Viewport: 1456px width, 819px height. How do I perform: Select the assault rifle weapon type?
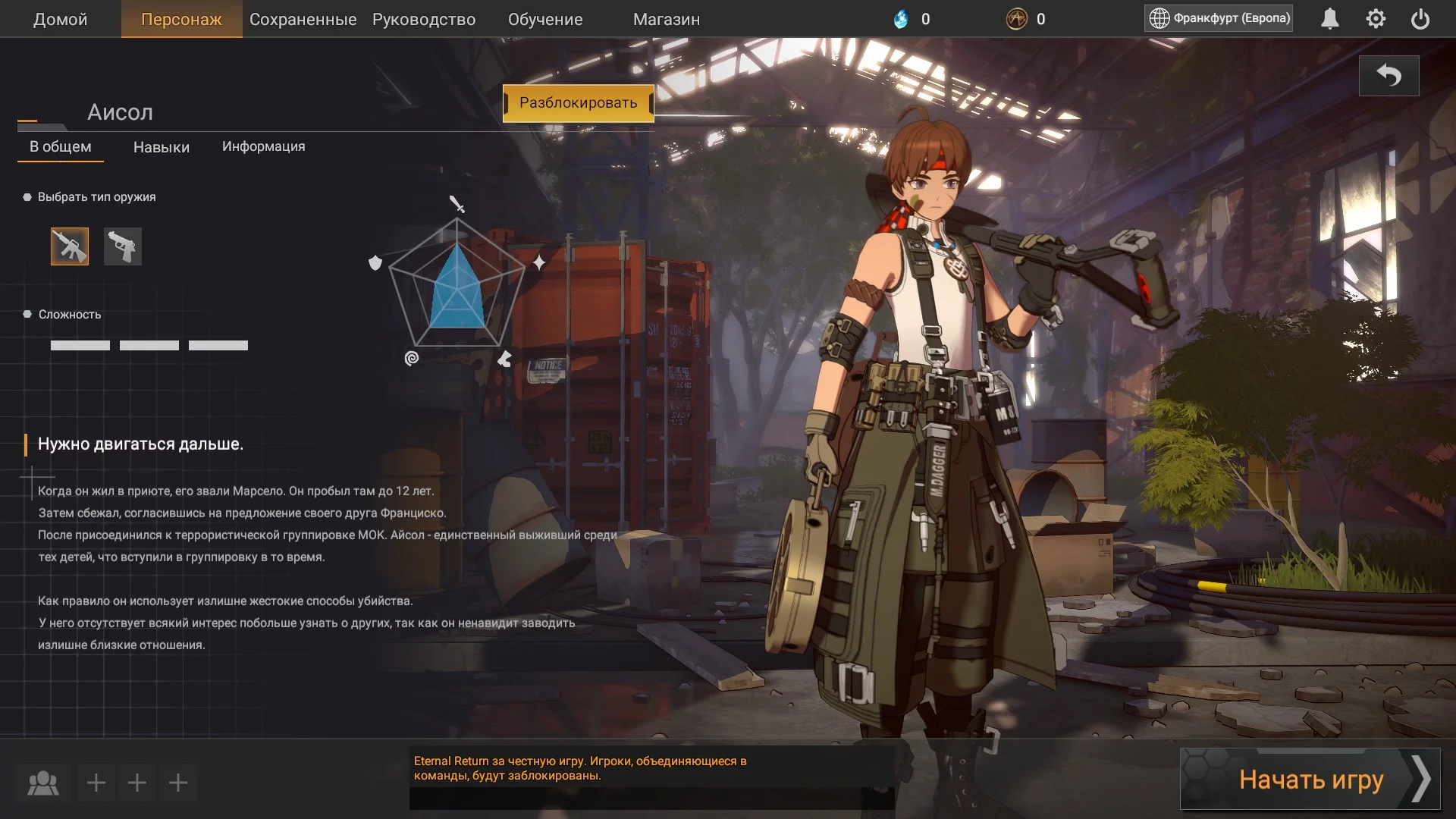[x=70, y=246]
